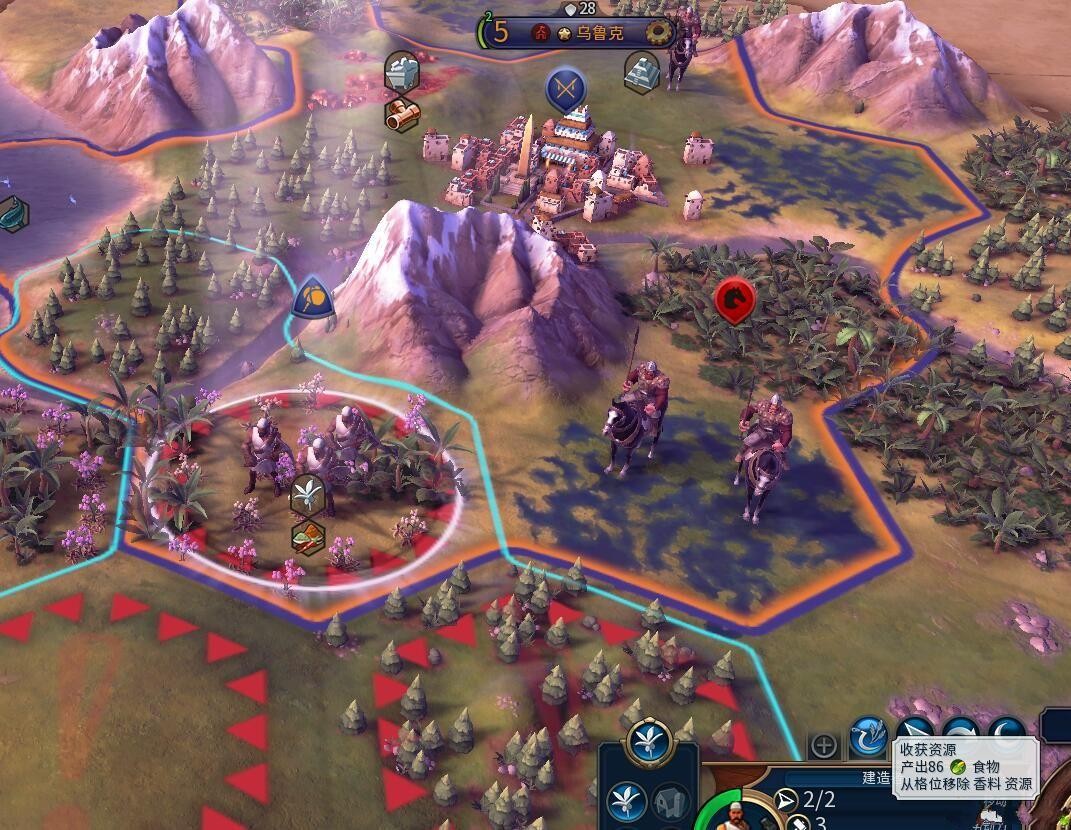The width and height of the screenshot is (1071, 830).
Task: Click the crossed-spears district marker above the city
Action: 565,90
